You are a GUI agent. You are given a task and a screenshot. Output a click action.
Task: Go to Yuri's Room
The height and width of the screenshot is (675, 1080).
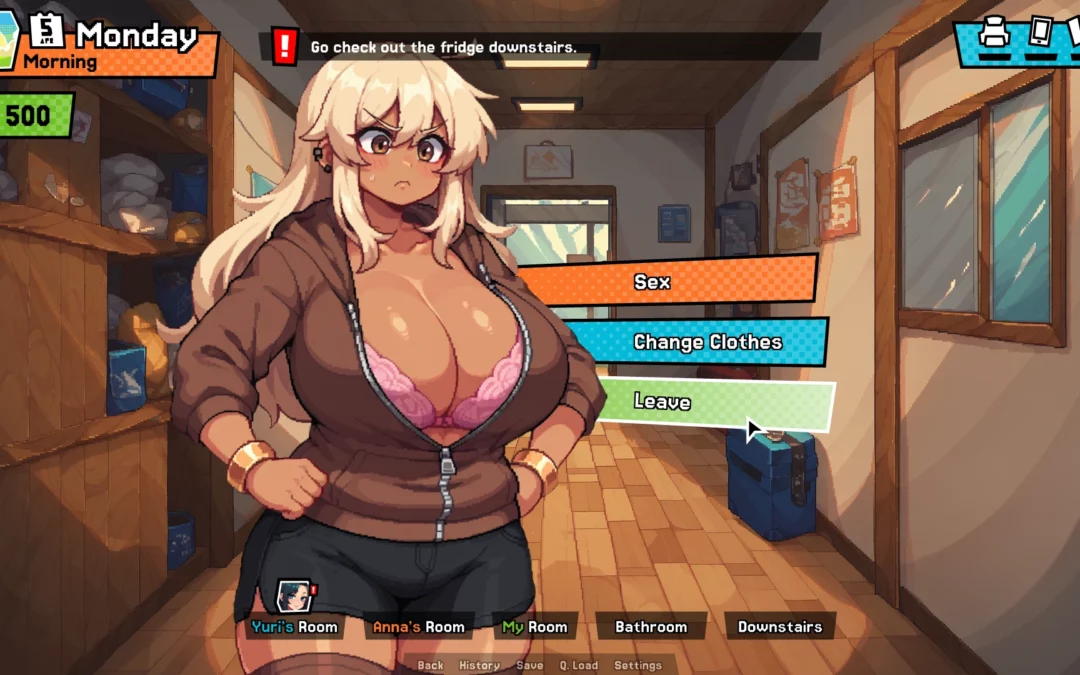(x=294, y=627)
